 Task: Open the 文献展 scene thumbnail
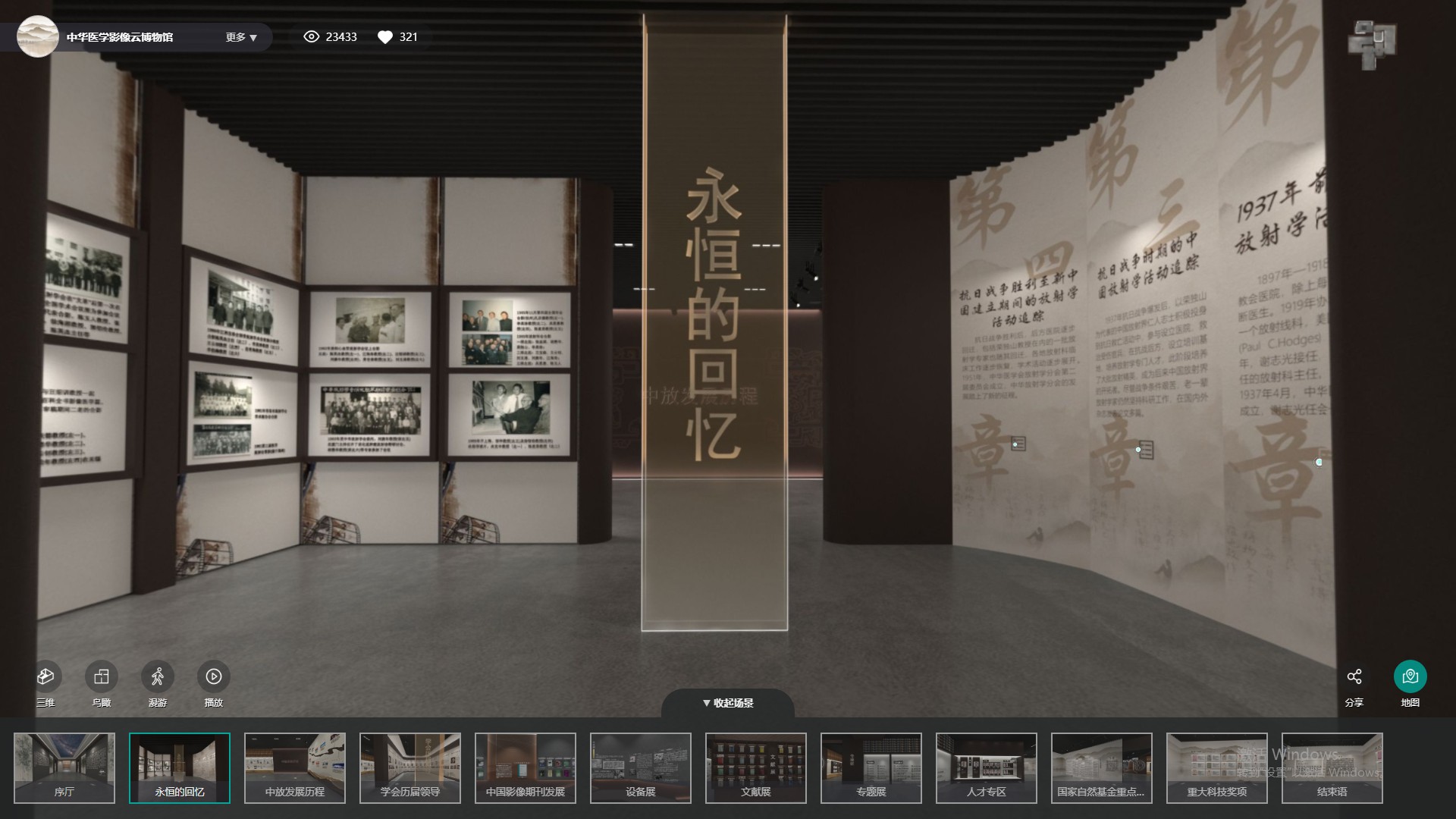[756, 767]
